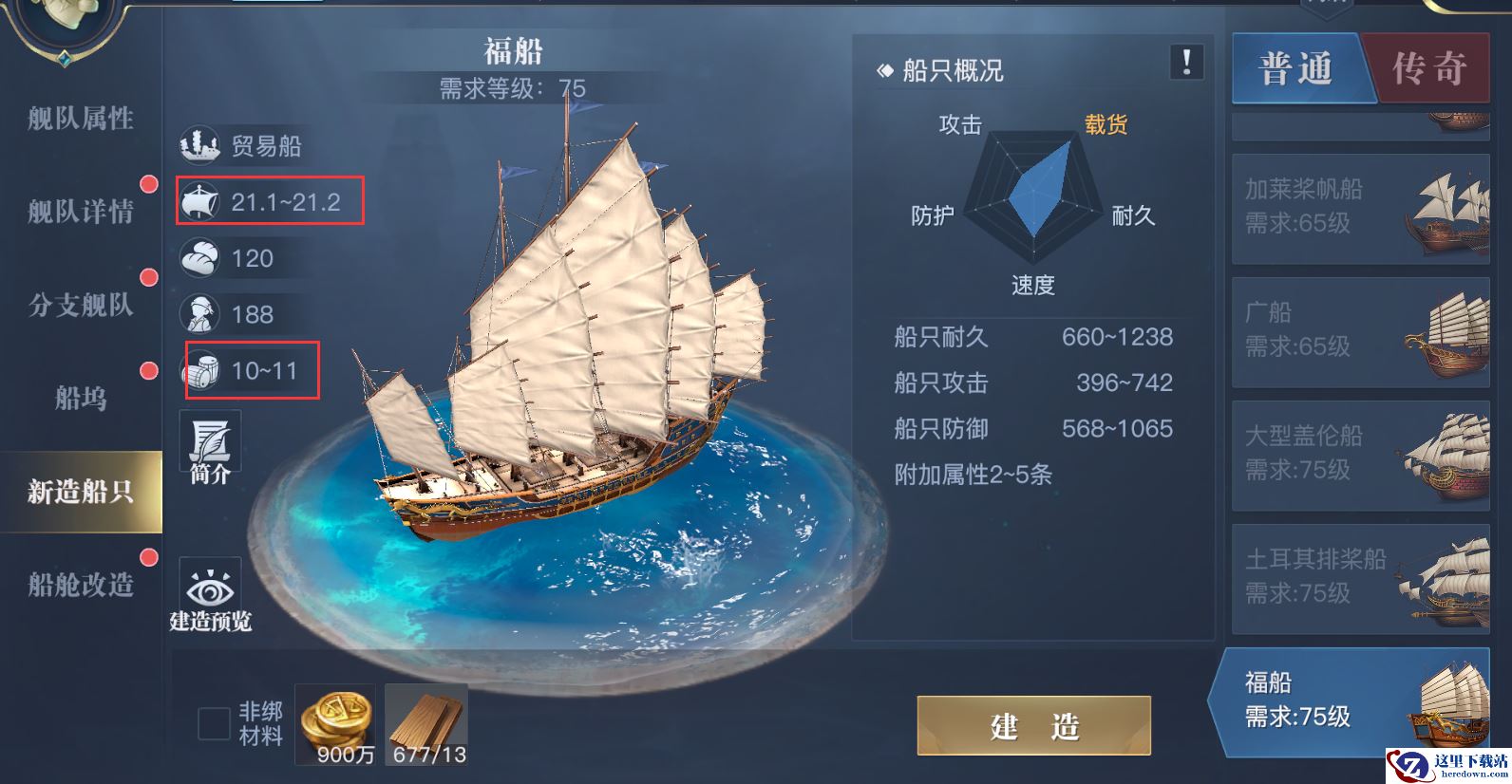Go to the 船坞 dockyard menu
Image resolution: width=1512 pixels, height=784 pixels.
point(81,398)
